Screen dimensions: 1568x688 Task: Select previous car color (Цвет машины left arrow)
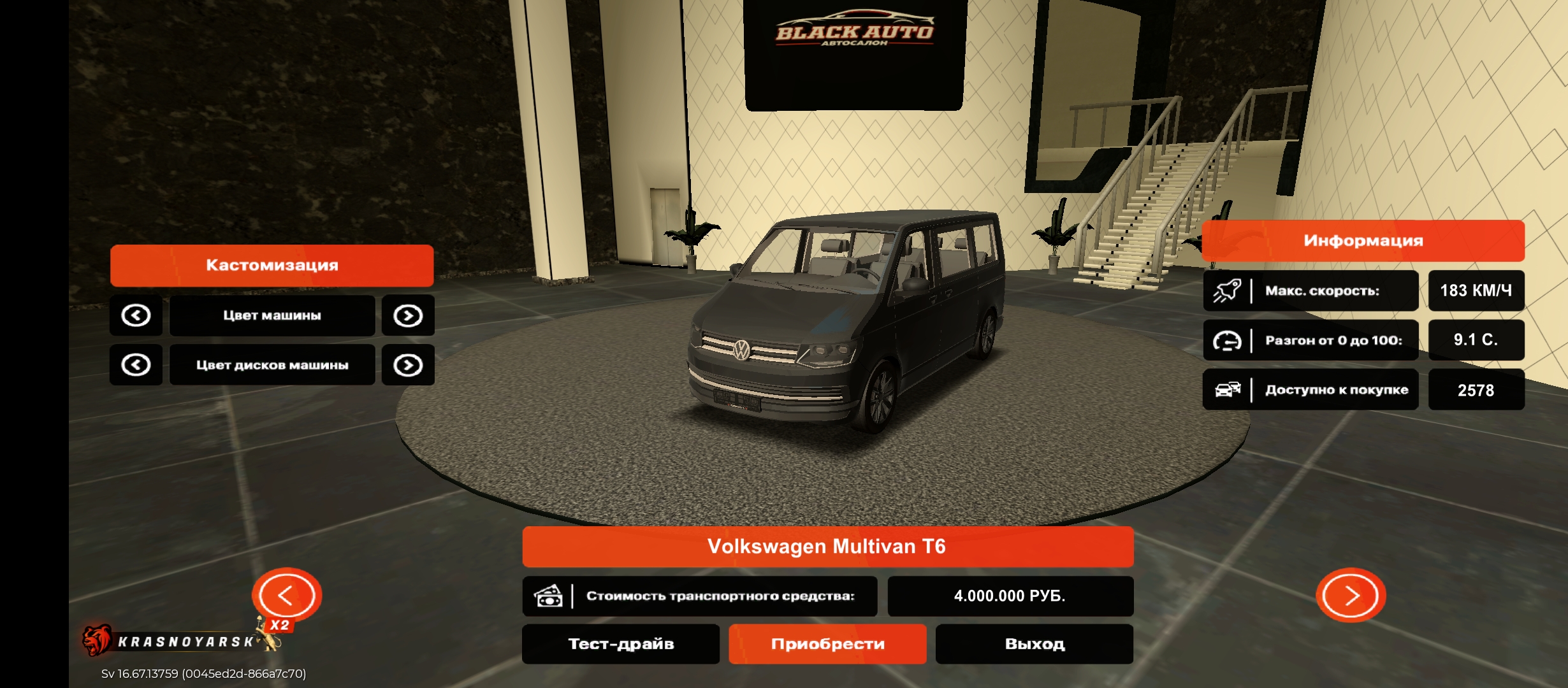point(136,315)
